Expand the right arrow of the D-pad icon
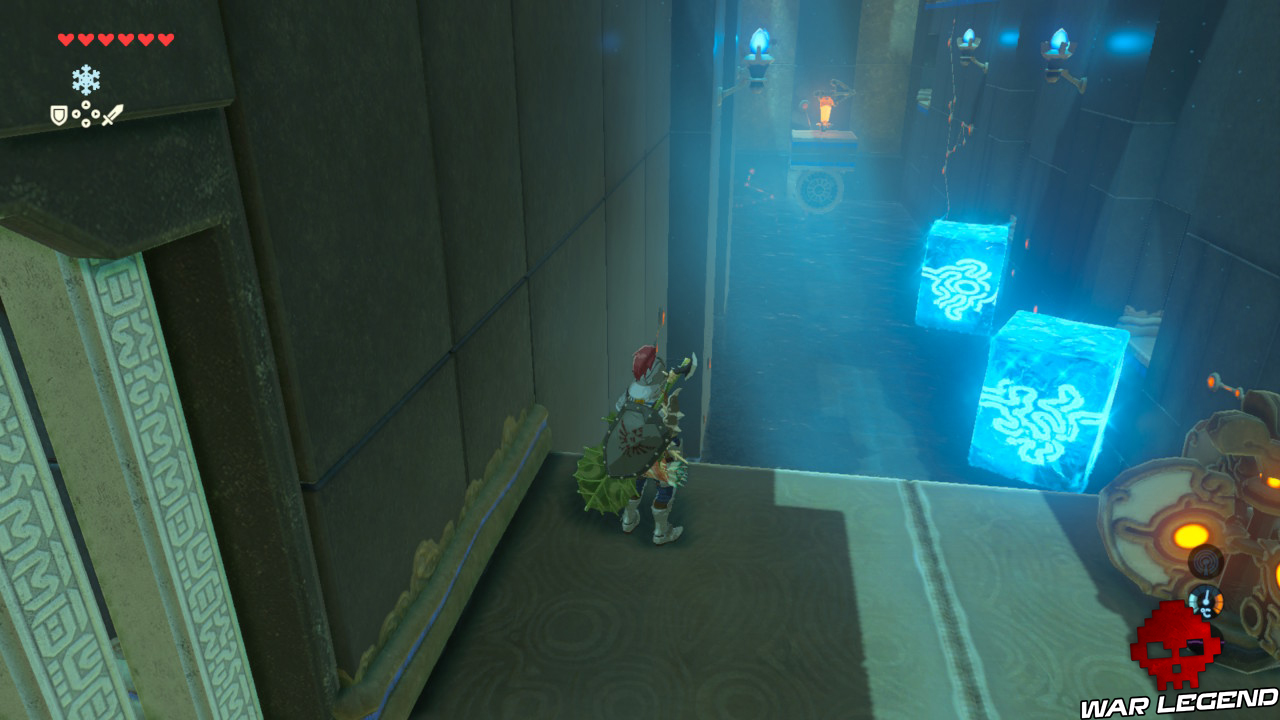Viewport: 1280px width, 720px height. [96, 113]
